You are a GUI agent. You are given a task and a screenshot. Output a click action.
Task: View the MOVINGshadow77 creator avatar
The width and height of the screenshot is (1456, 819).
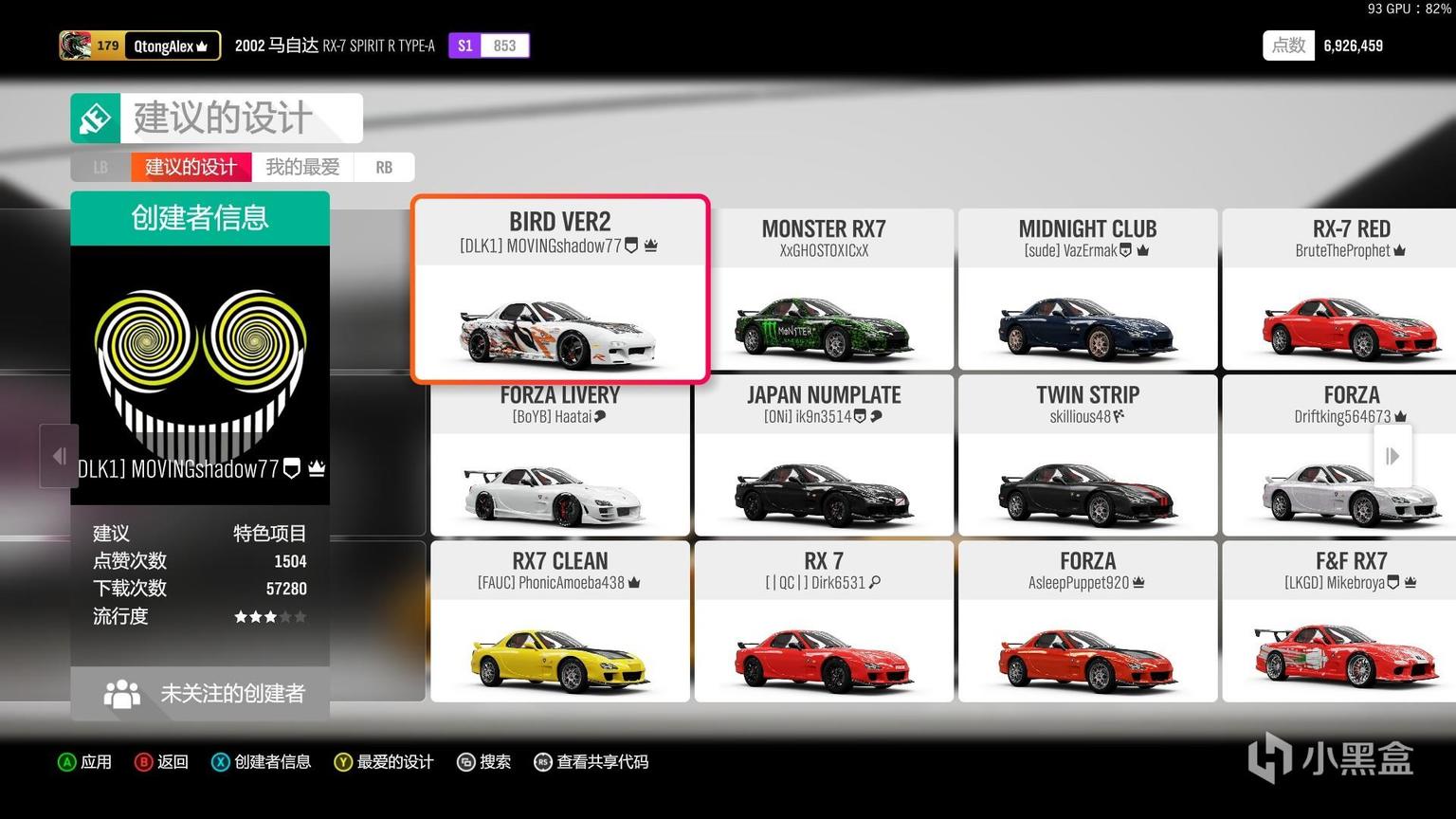pyautogui.click(x=200, y=370)
